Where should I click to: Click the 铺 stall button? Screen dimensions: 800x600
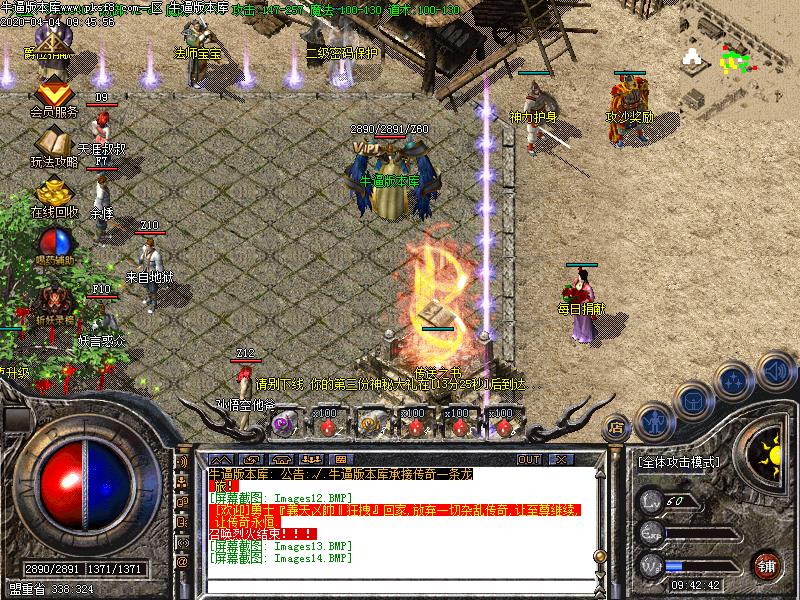tap(767, 564)
